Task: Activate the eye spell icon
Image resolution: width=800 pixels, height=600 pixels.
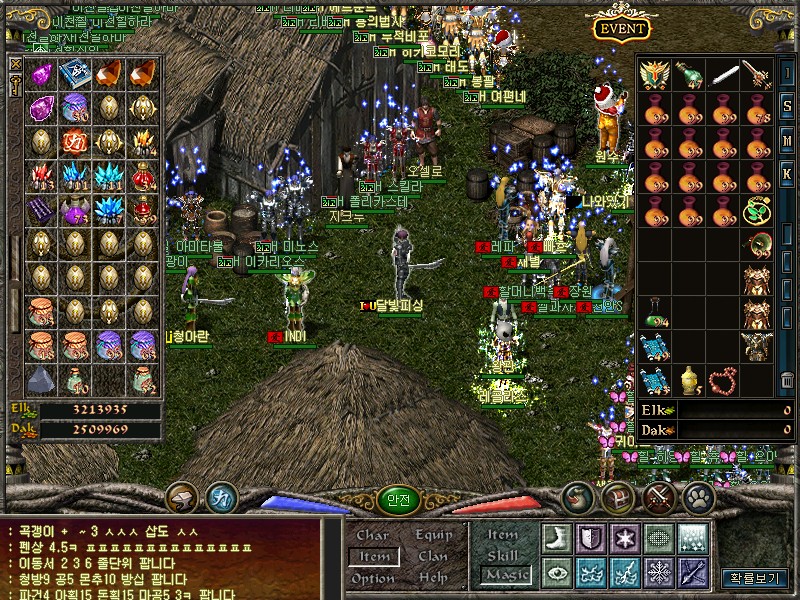Action: pyautogui.click(x=557, y=571)
